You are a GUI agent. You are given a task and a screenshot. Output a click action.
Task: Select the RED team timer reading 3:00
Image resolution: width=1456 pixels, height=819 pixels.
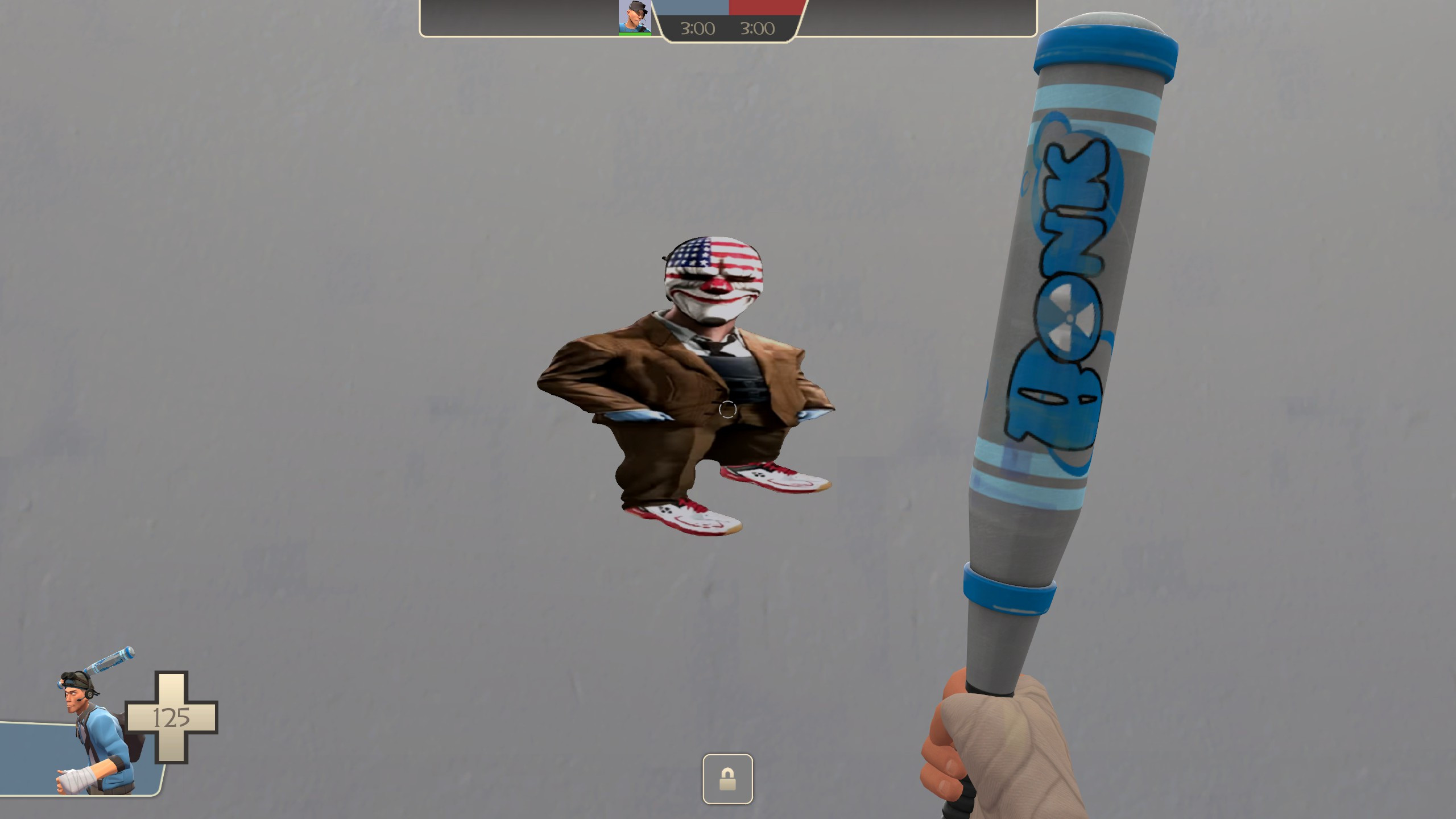click(x=759, y=28)
